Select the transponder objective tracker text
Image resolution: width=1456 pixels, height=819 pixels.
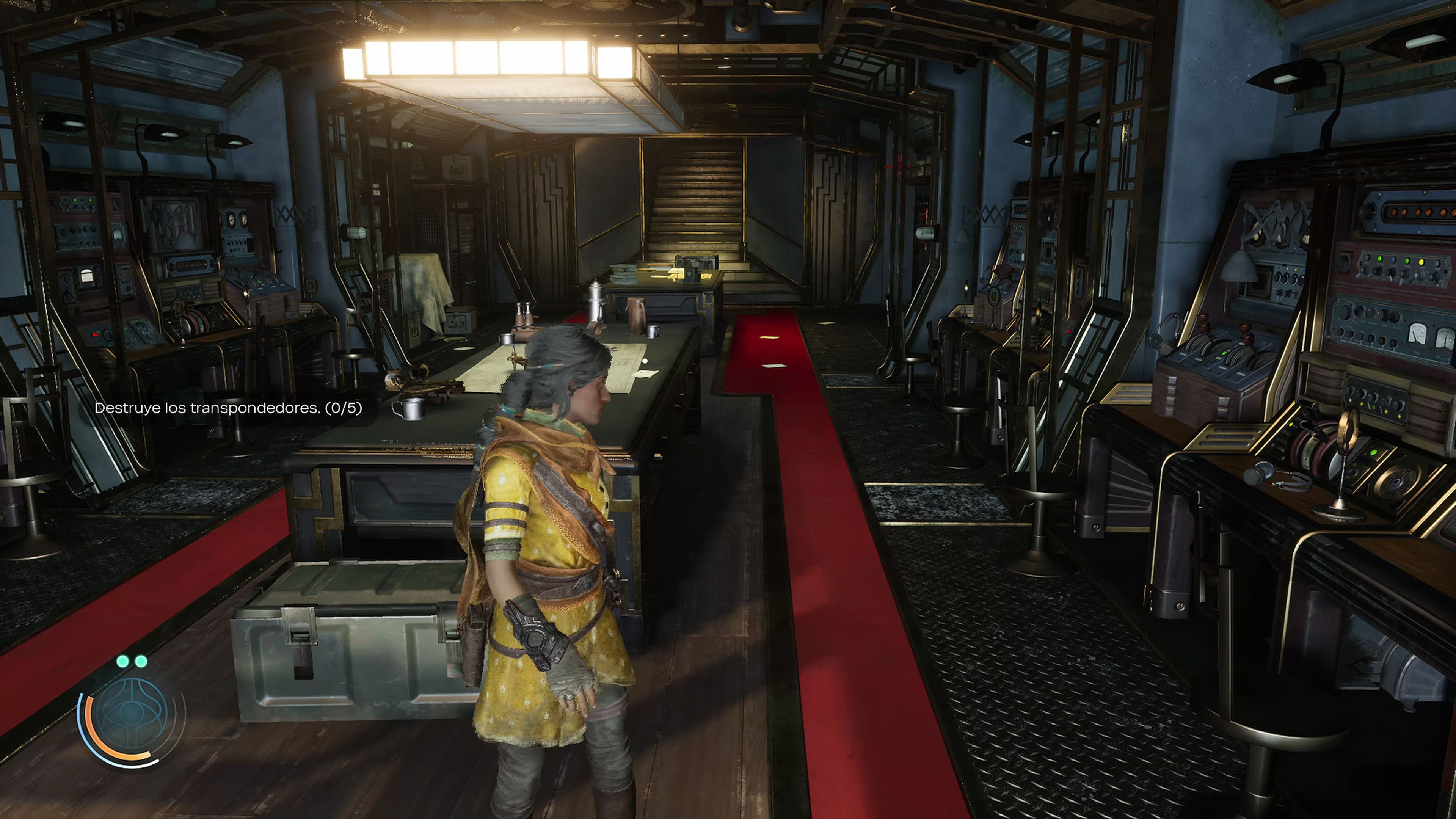pyautogui.click(x=228, y=408)
